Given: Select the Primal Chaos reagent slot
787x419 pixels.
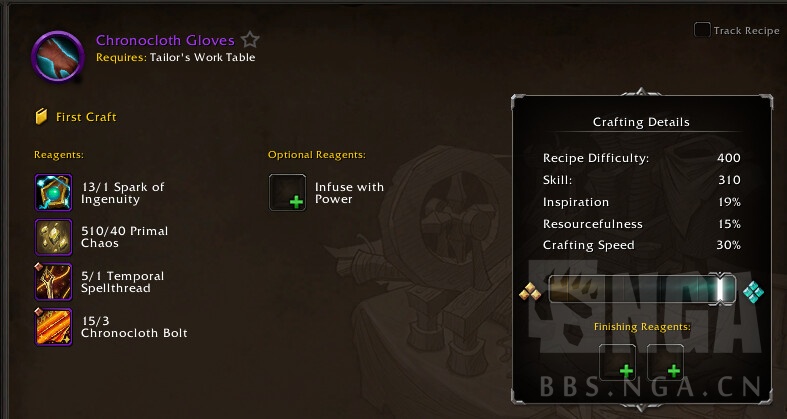Looking at the screenshot, I should click(53, 237).
